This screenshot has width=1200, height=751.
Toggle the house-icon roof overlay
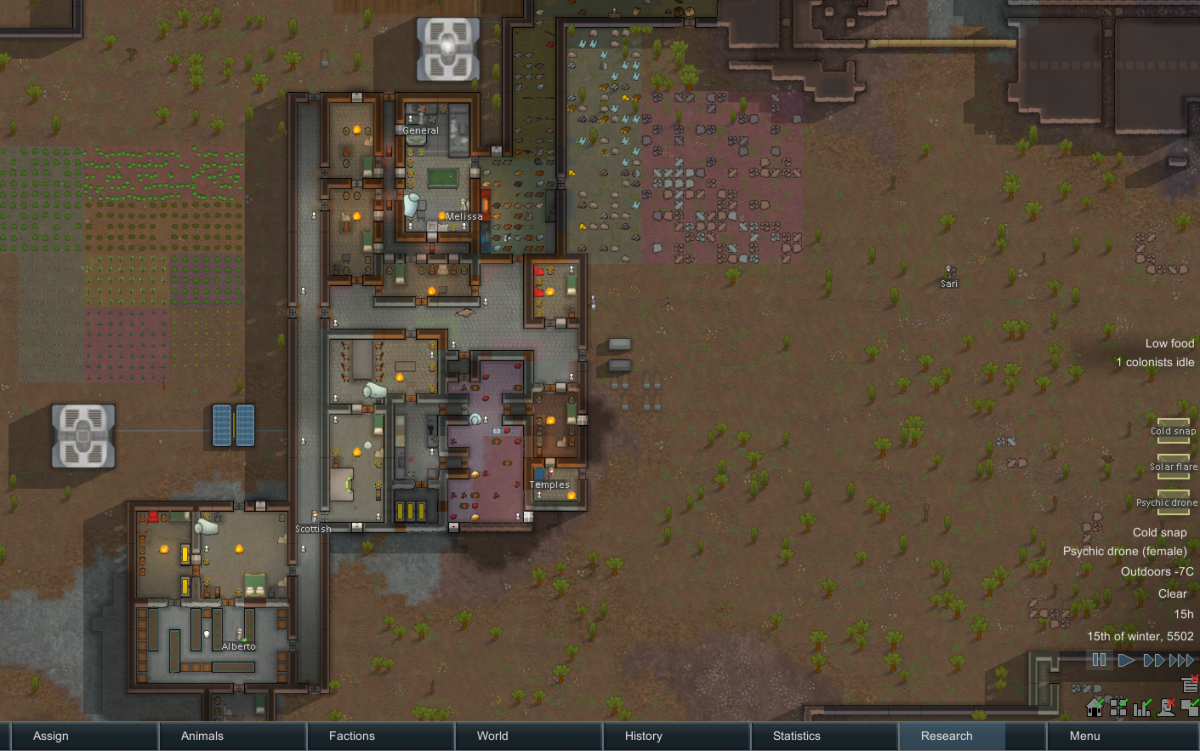click(x=1095, y=708)
